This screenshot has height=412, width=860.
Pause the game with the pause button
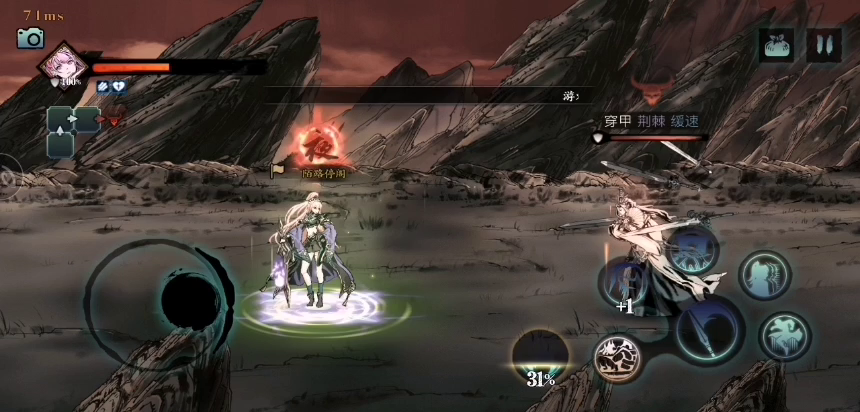tap(824, 46)
